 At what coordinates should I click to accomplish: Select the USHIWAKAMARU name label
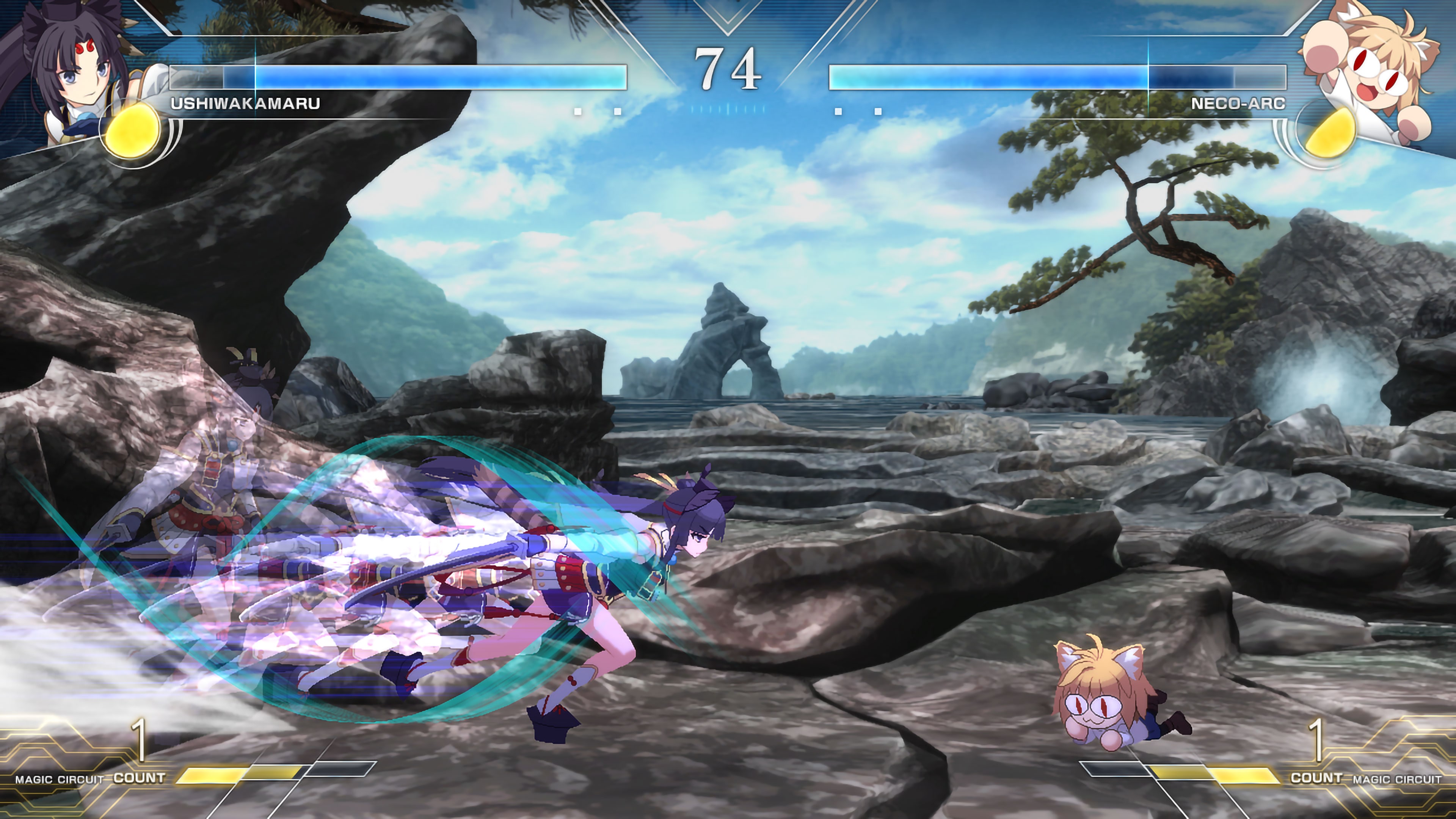pos(244,104)
